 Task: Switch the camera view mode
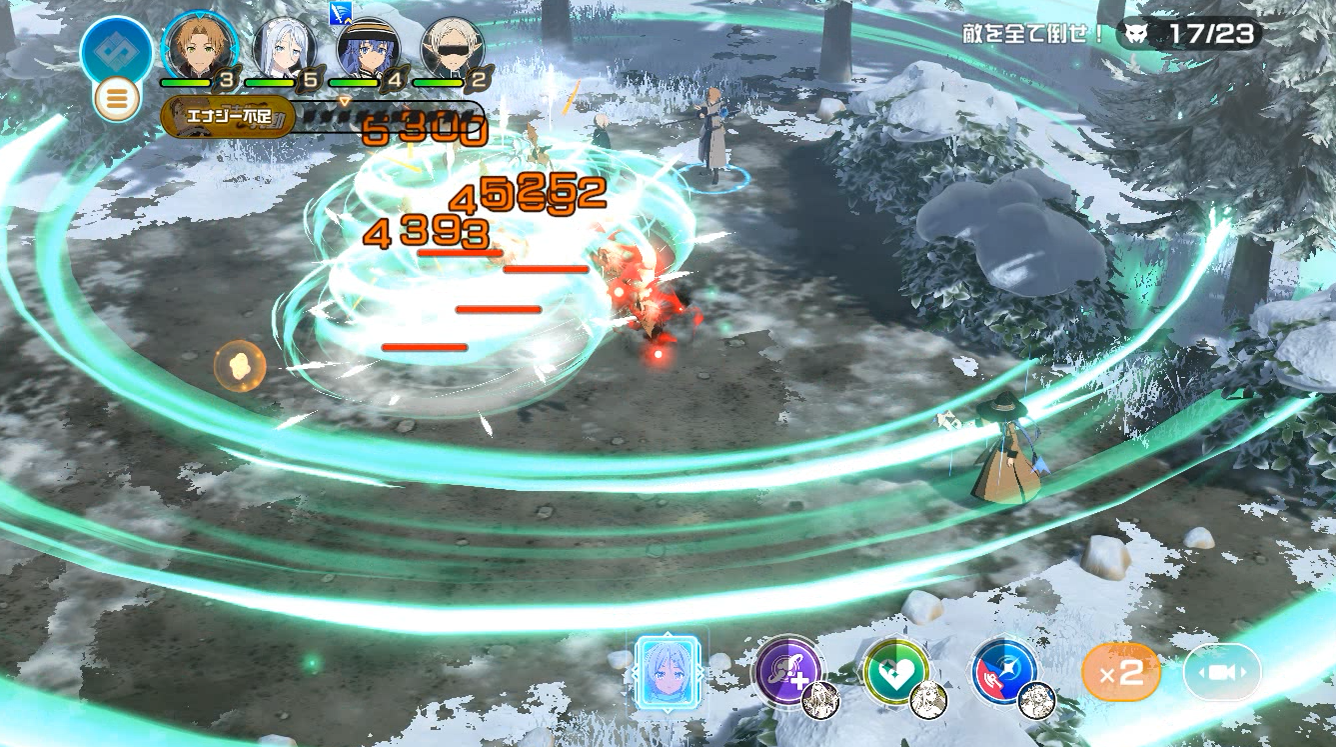pos(1222,672)
